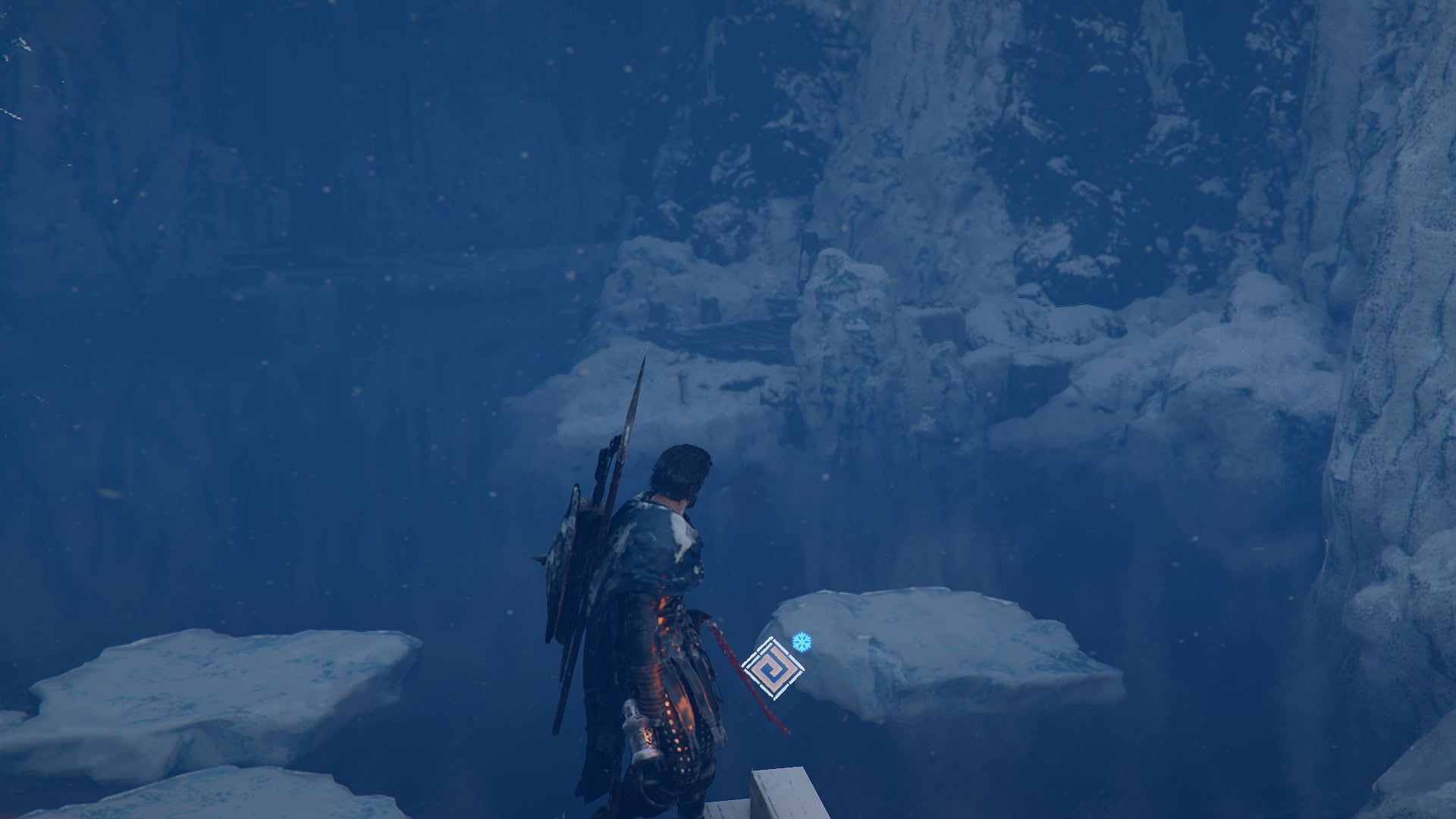
Task: Select the diamond spiral objective marker
Action: point(773,669)
